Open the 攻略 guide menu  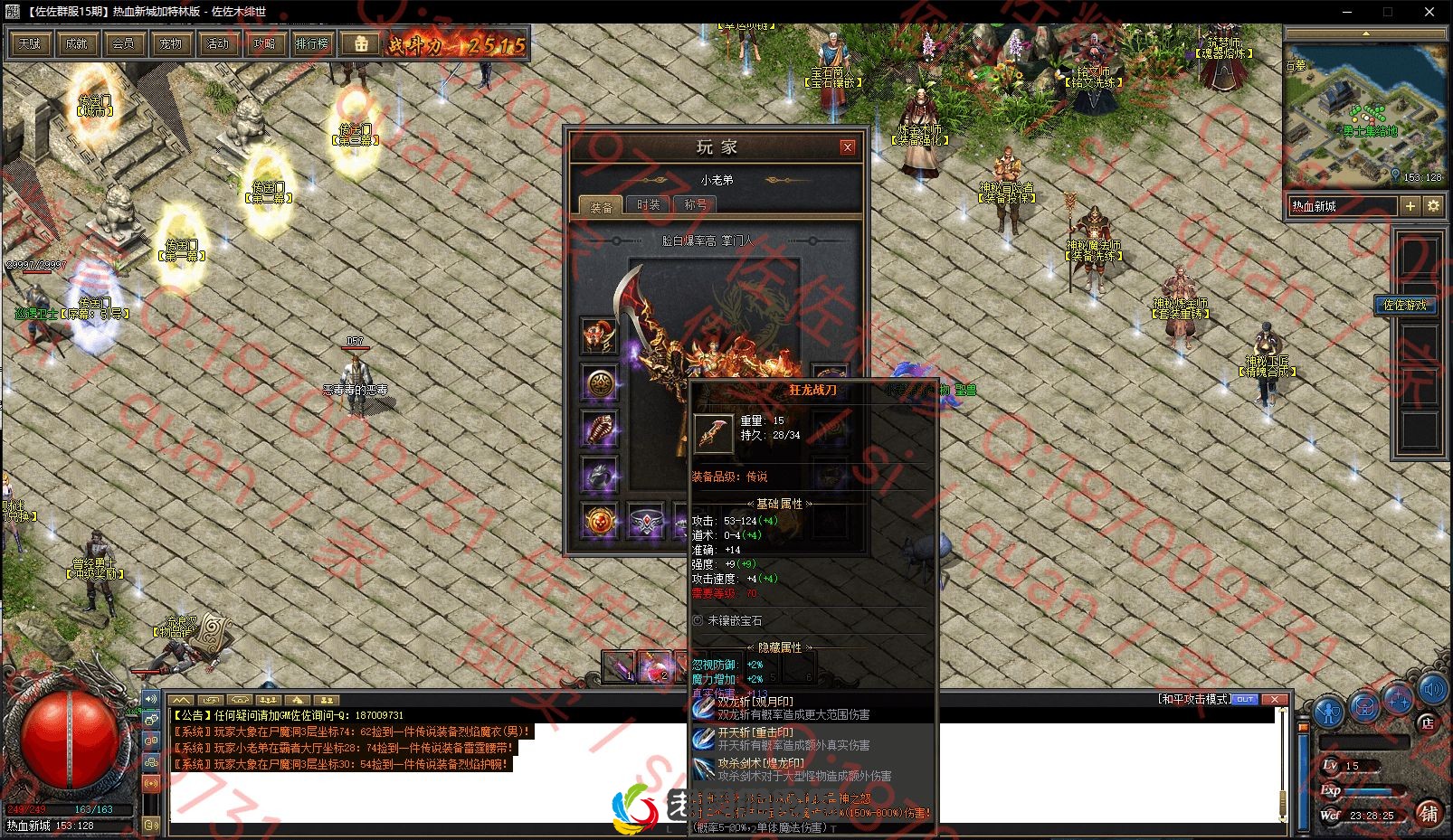click(x=265, y=43)
